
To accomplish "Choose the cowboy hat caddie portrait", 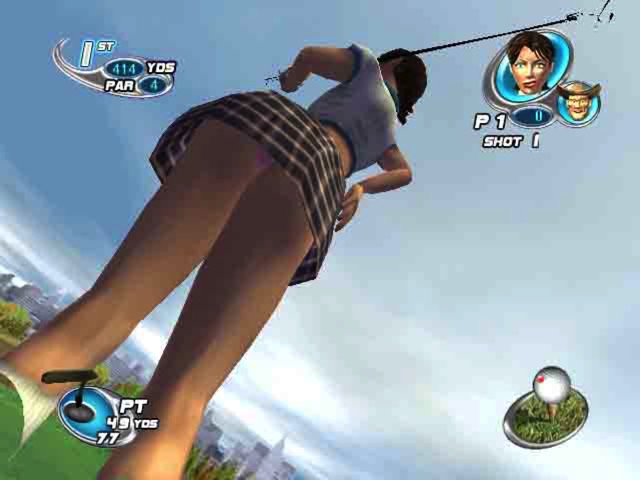I will click(577, 103).
